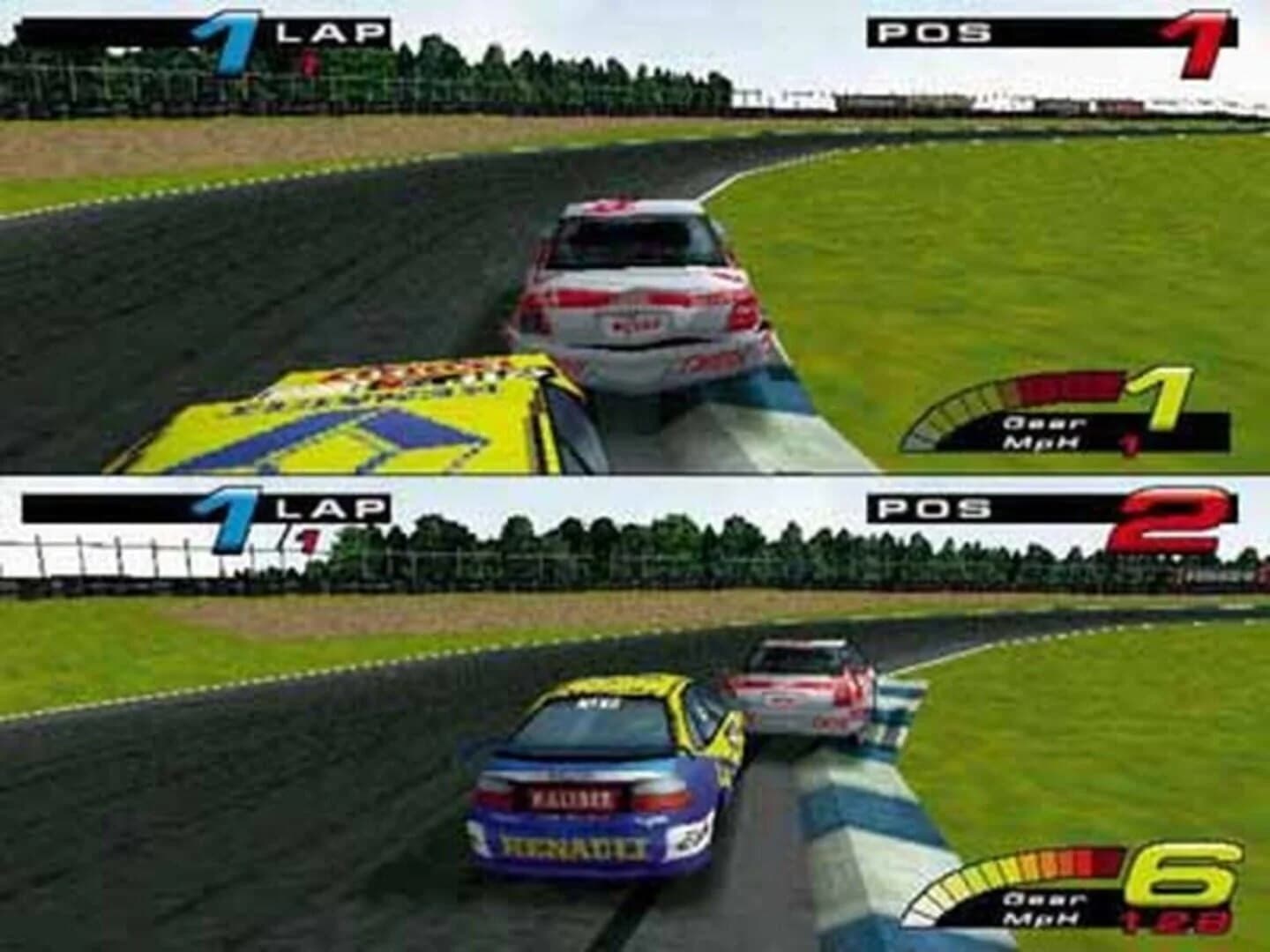Click the blue '1' lap counter in top screen
The image size is (1270, 952).
(228, 31)
